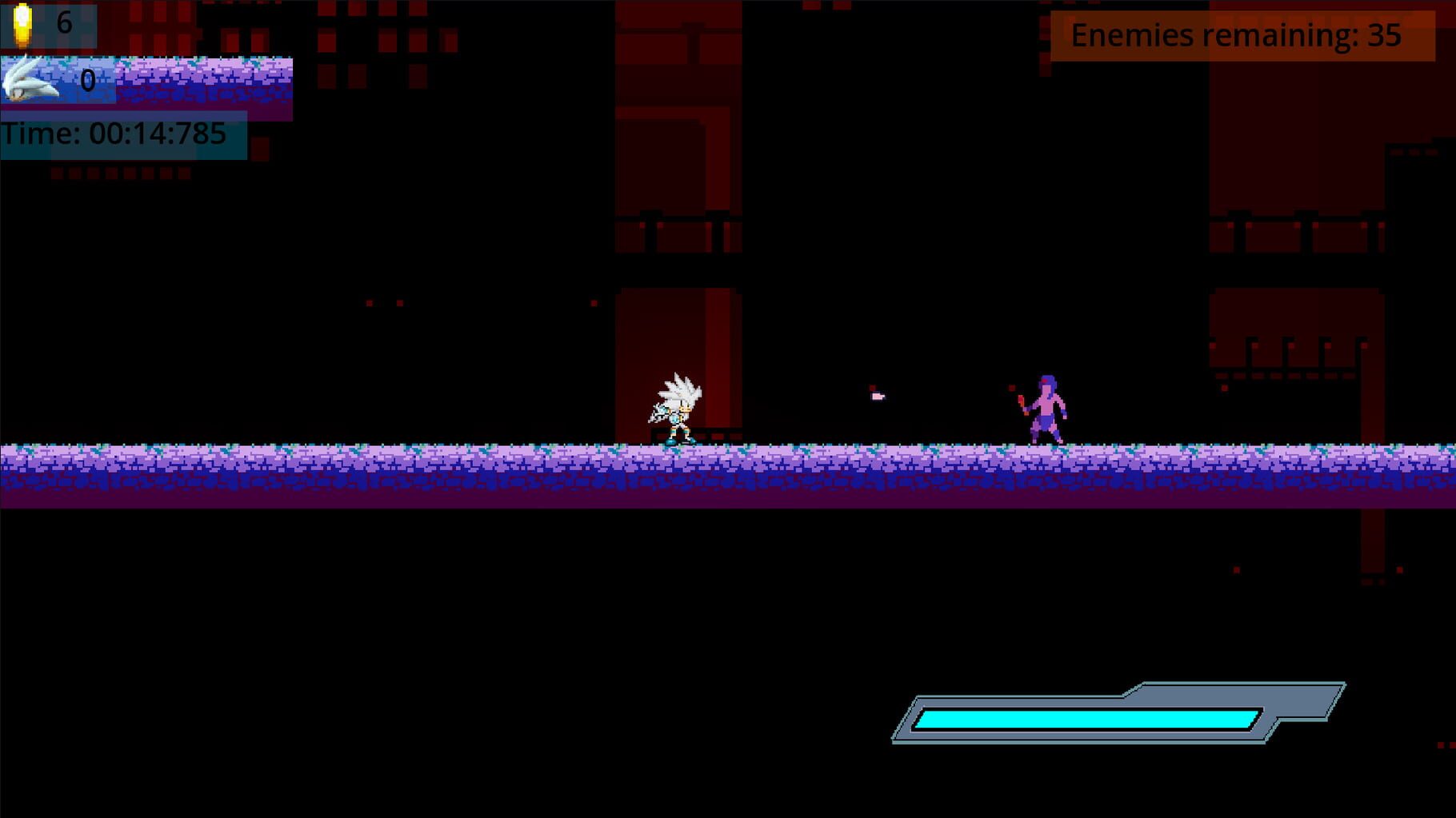Click the small pink projectile mid-air
This screenshot has height=818, width=1456.
(876, 397)
